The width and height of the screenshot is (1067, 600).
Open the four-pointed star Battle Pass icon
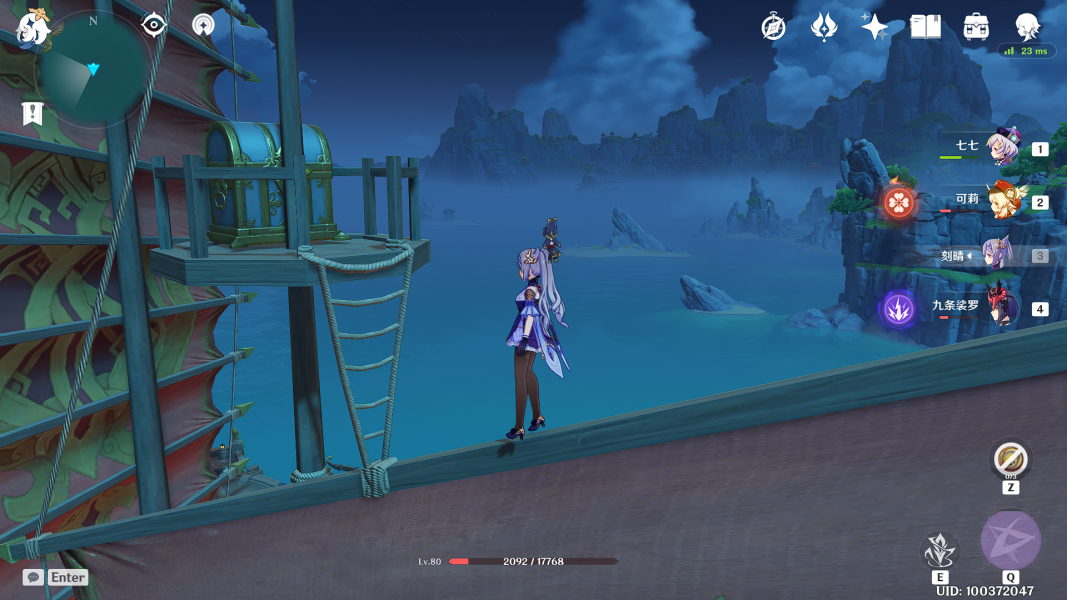click(x=875, y=27)
